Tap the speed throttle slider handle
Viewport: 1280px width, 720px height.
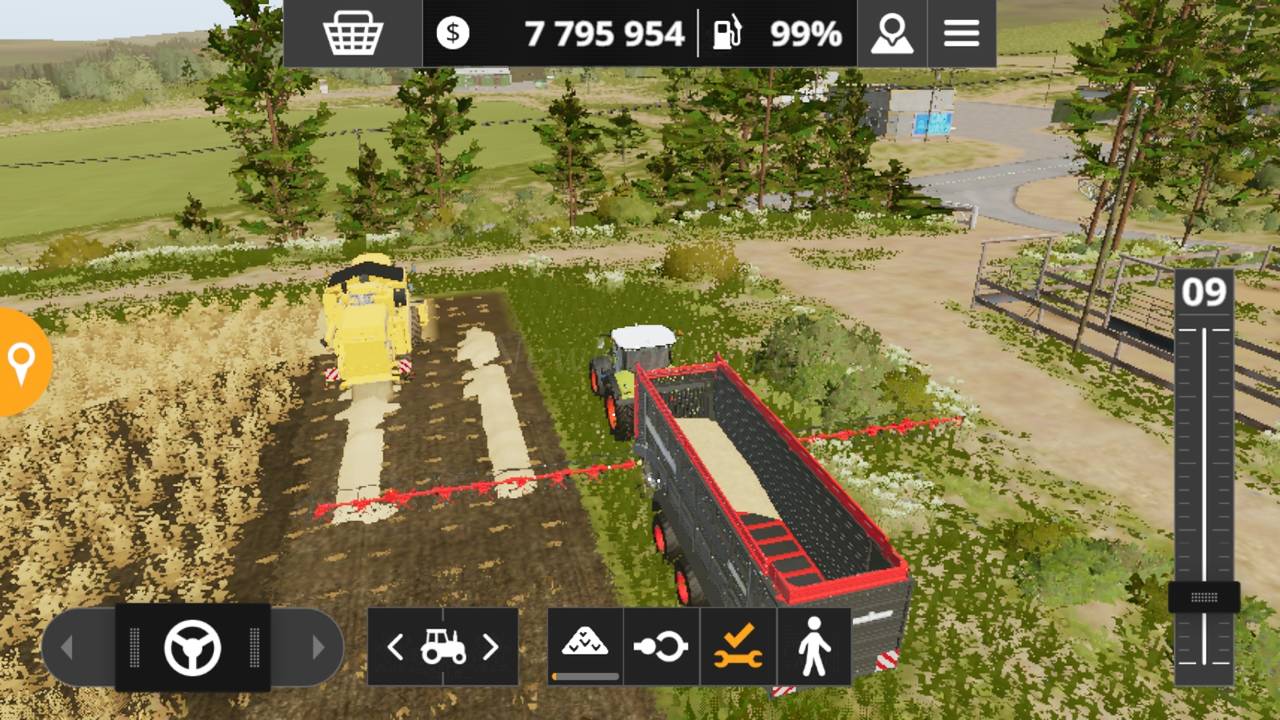[x=1204, y=597]
